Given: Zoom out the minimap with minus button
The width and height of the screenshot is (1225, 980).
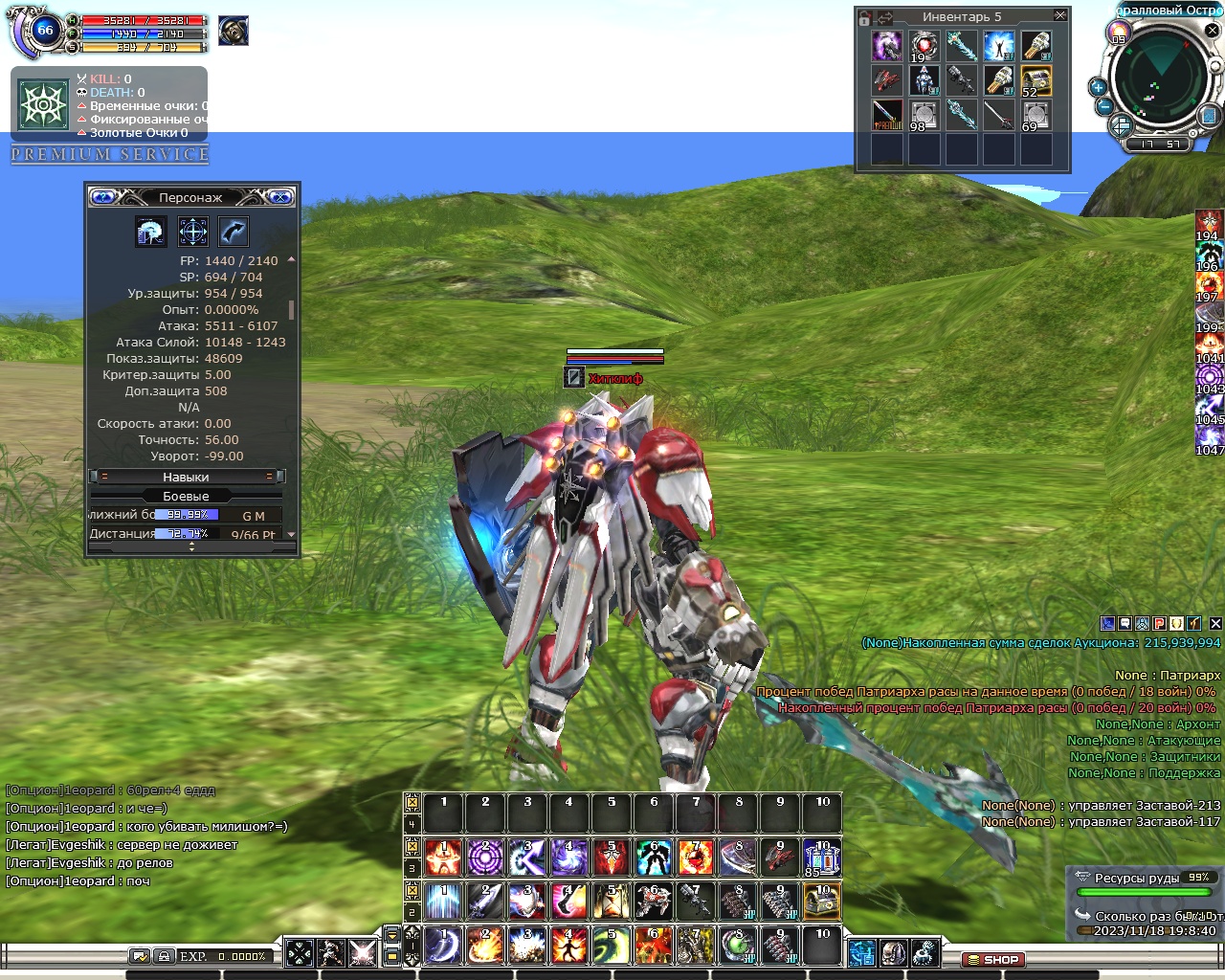Looking at the screenshot, I should 1103,106.
